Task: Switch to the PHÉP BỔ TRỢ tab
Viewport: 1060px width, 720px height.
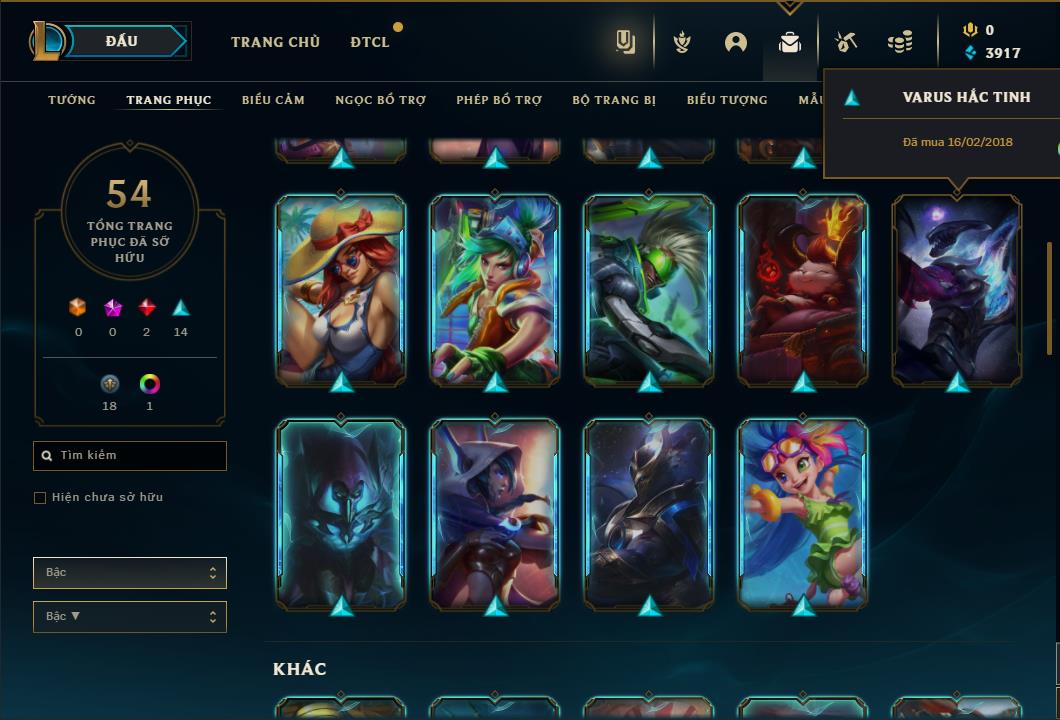Action: tap(499, 100)
